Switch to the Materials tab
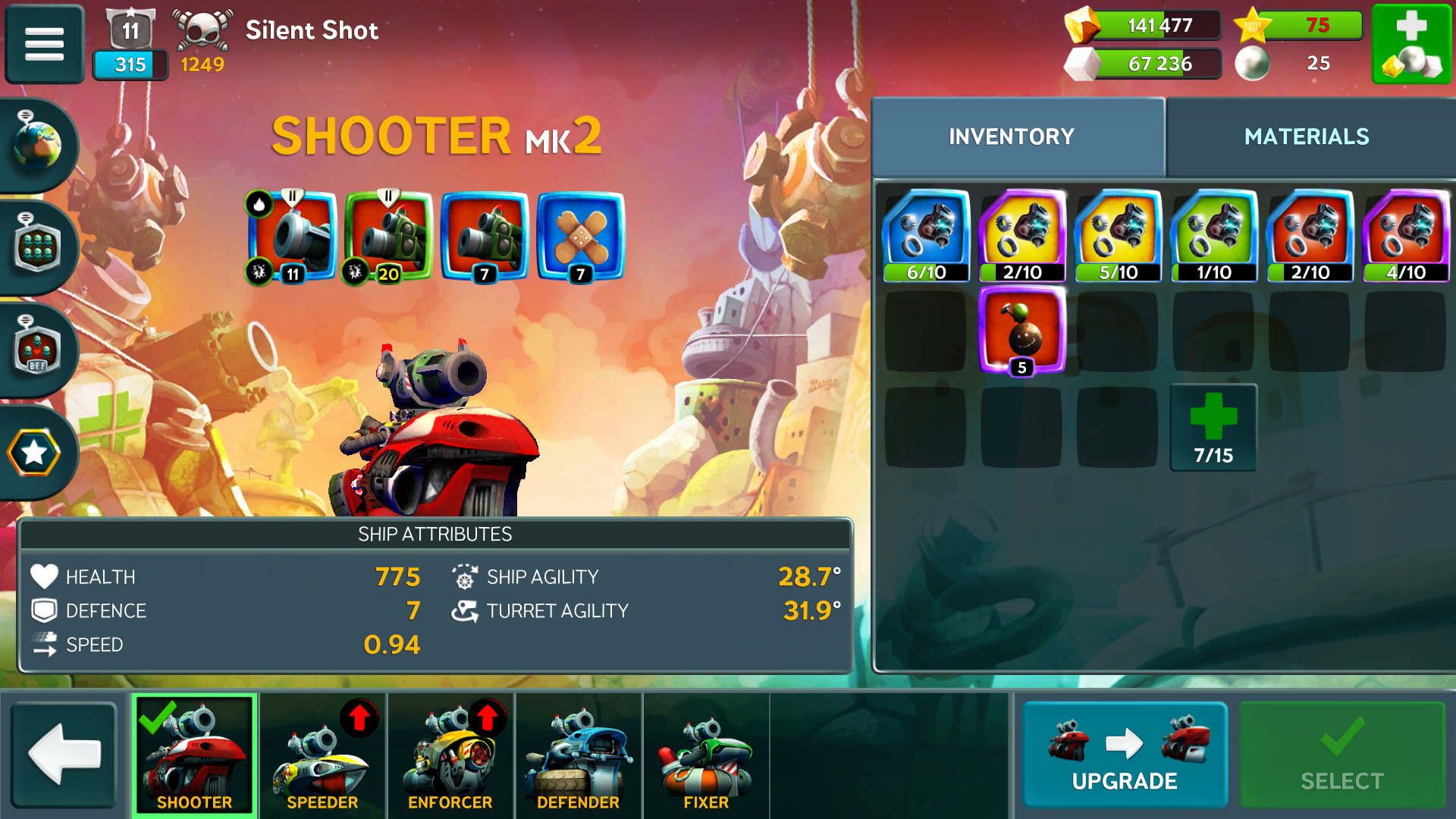 pyautogui.click(x=1306, y=137)
